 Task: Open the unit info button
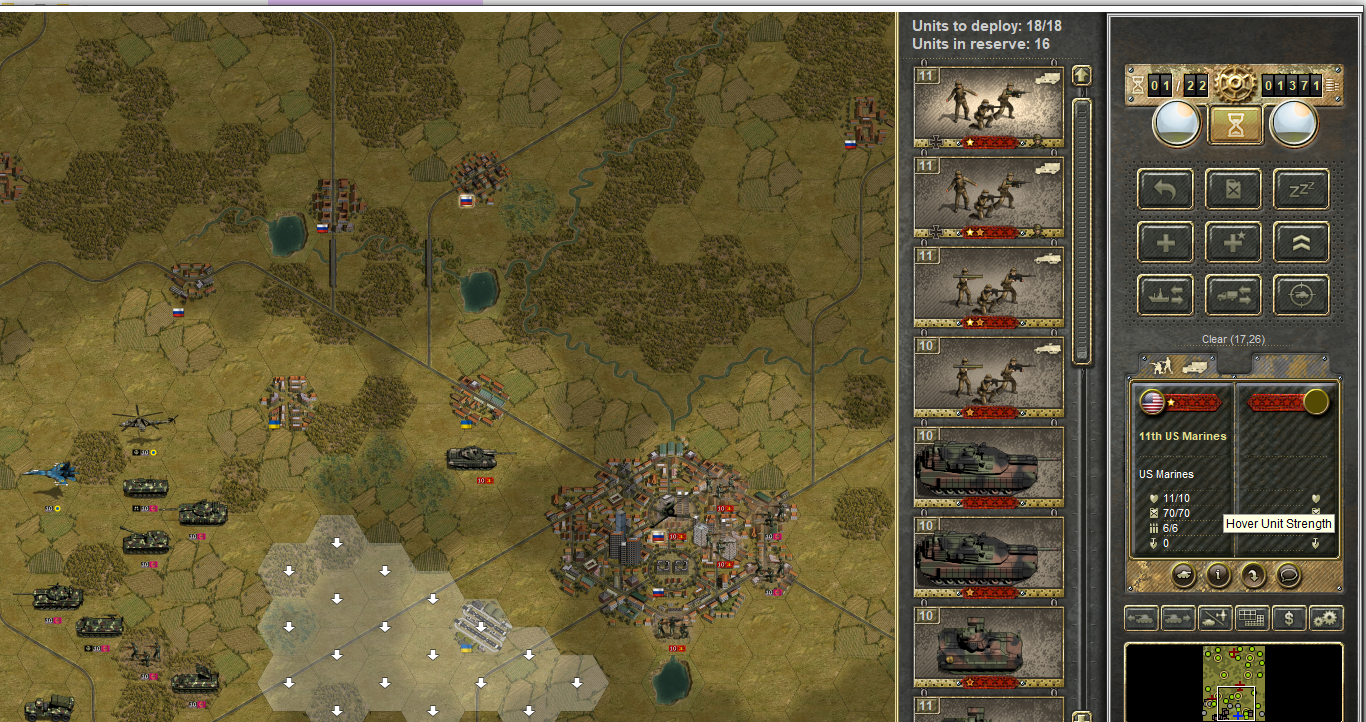point(1217,575)
